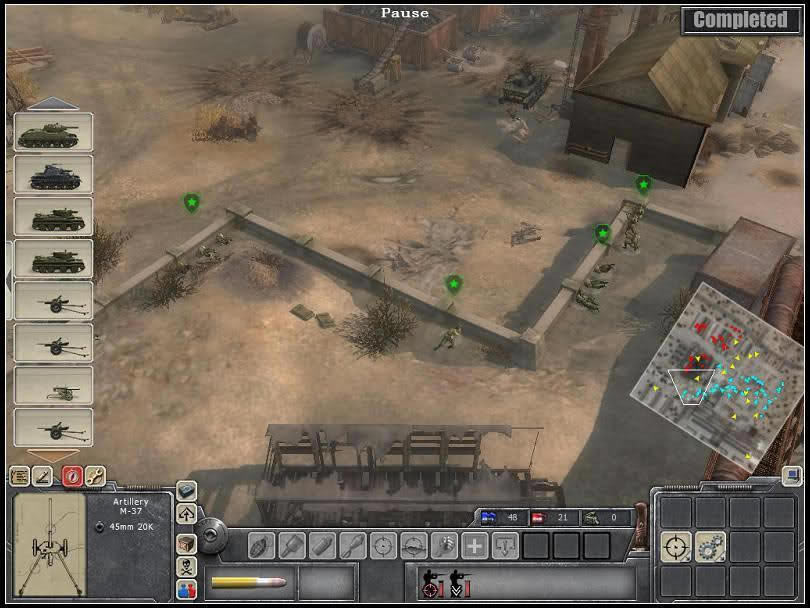Viewport: 810px width, 608px height.
Task: Click the pencil and notepad icon
Action: point(43,477)
